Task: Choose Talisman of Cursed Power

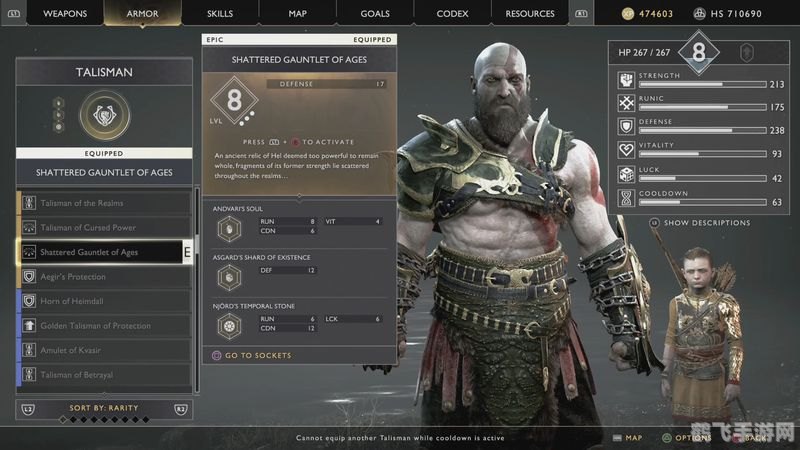Action: click(104, 228)
